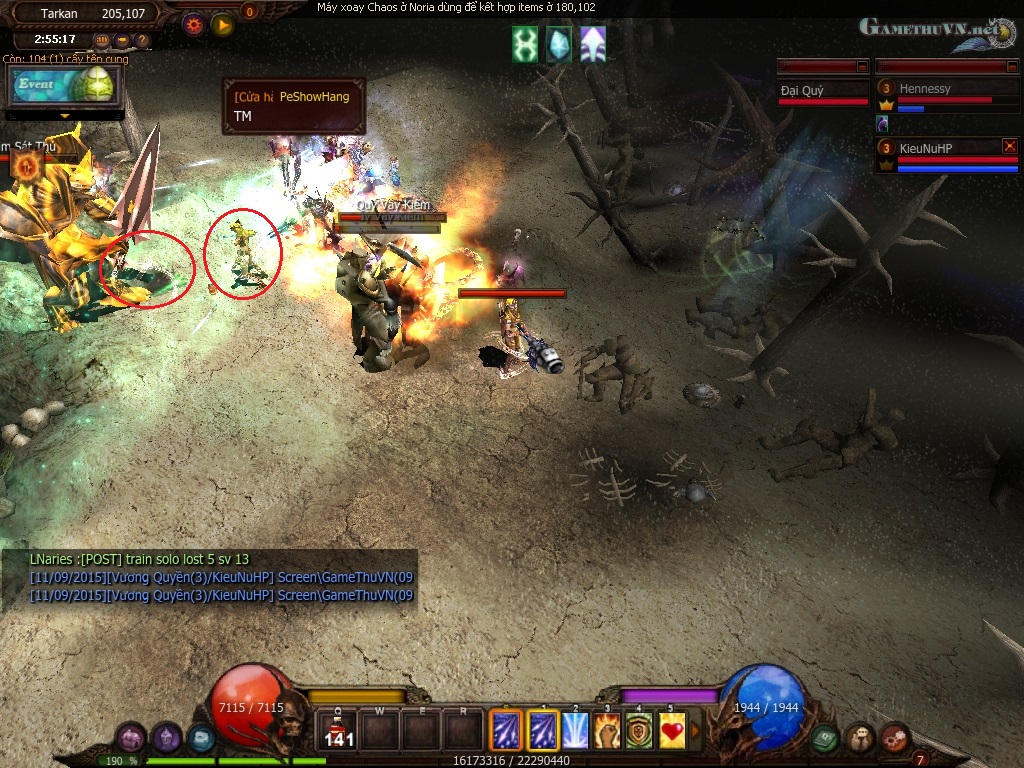The height and width of the screenshot is (768, 1024).
Task: Click the yellow play arrow button
Action: 222,24
